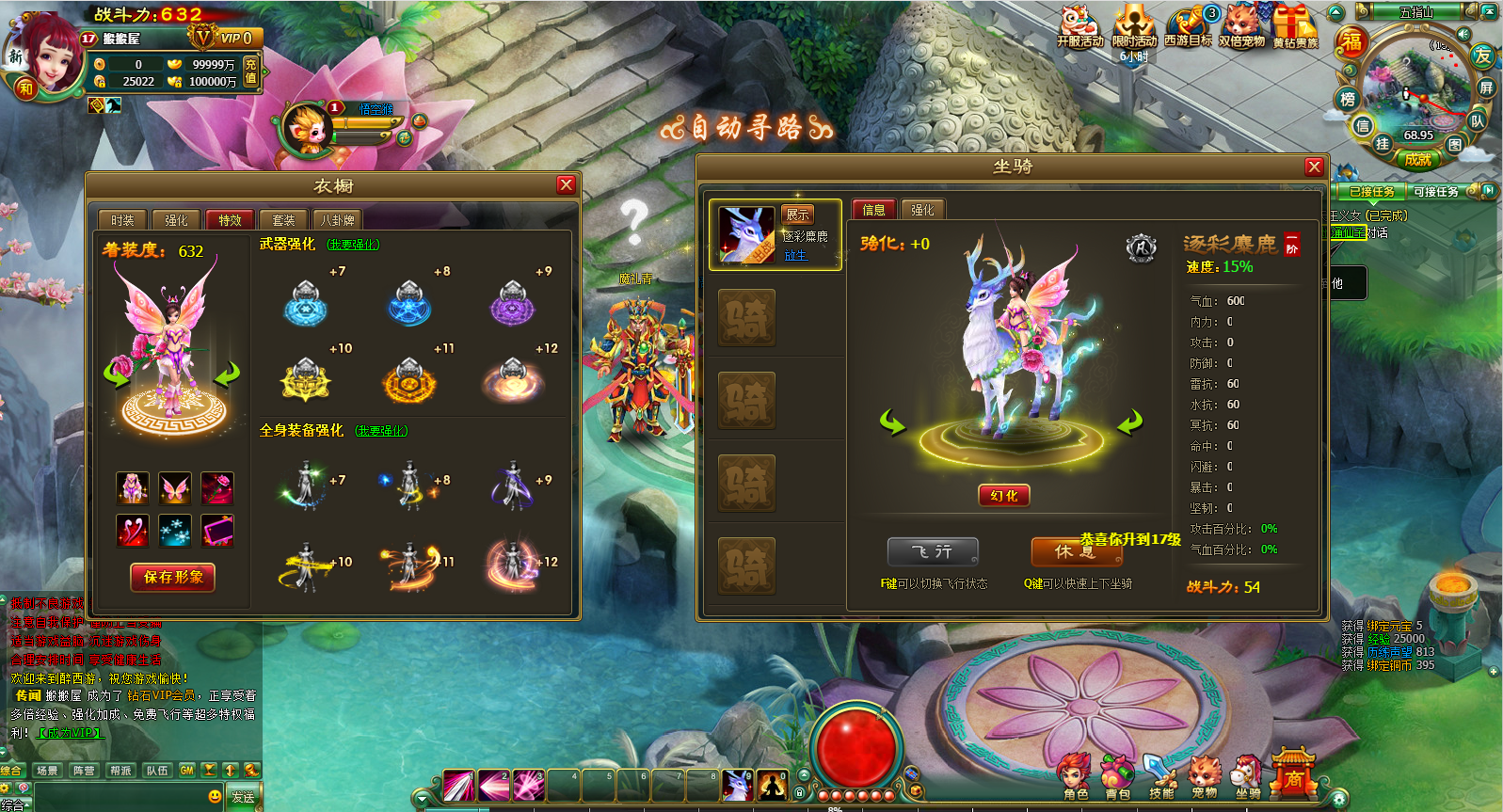Close the 坐骑 mount window
The height and width of the screenshot is (812, 1503).
click(x=1314, y=167)
